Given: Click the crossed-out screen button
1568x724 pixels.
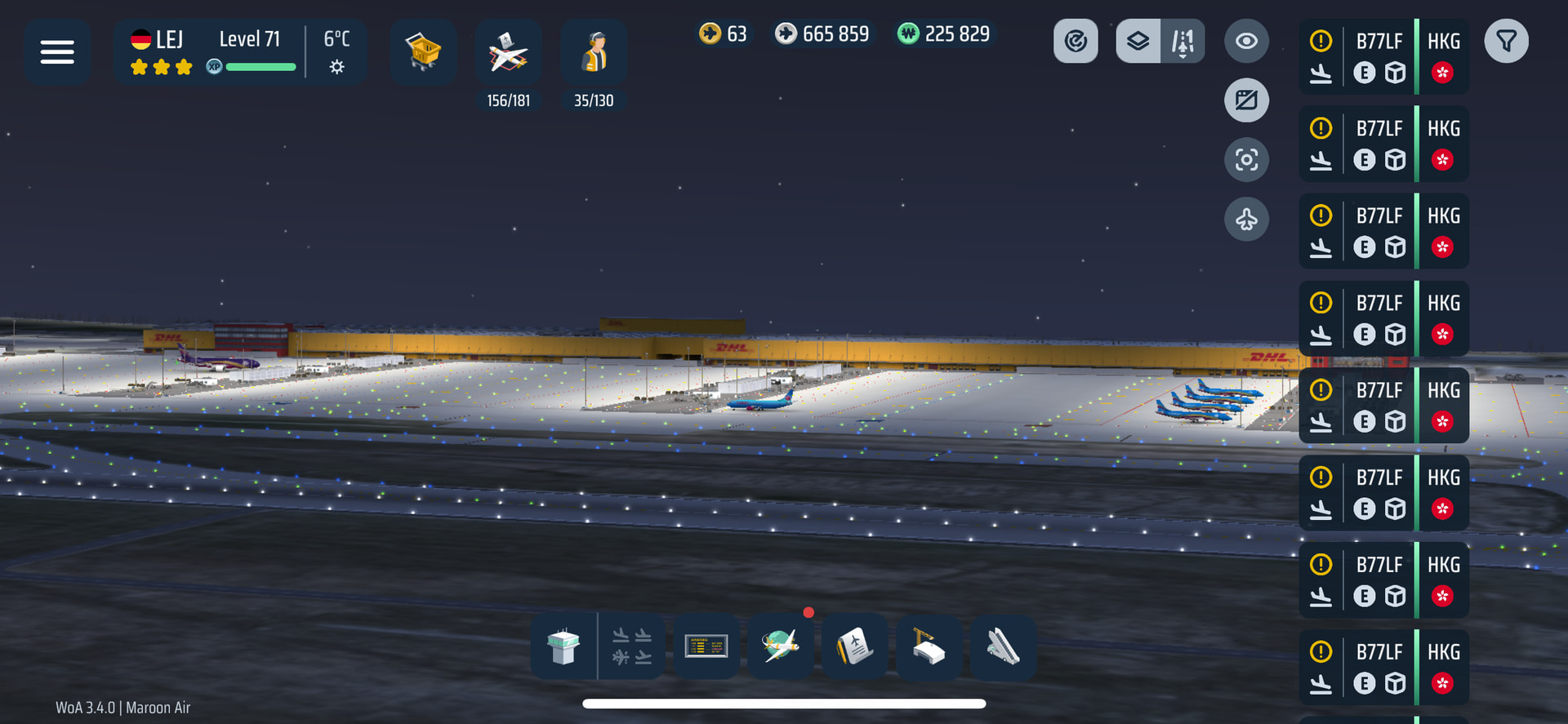Looking at the screenshot, I should pos(1246,100).
